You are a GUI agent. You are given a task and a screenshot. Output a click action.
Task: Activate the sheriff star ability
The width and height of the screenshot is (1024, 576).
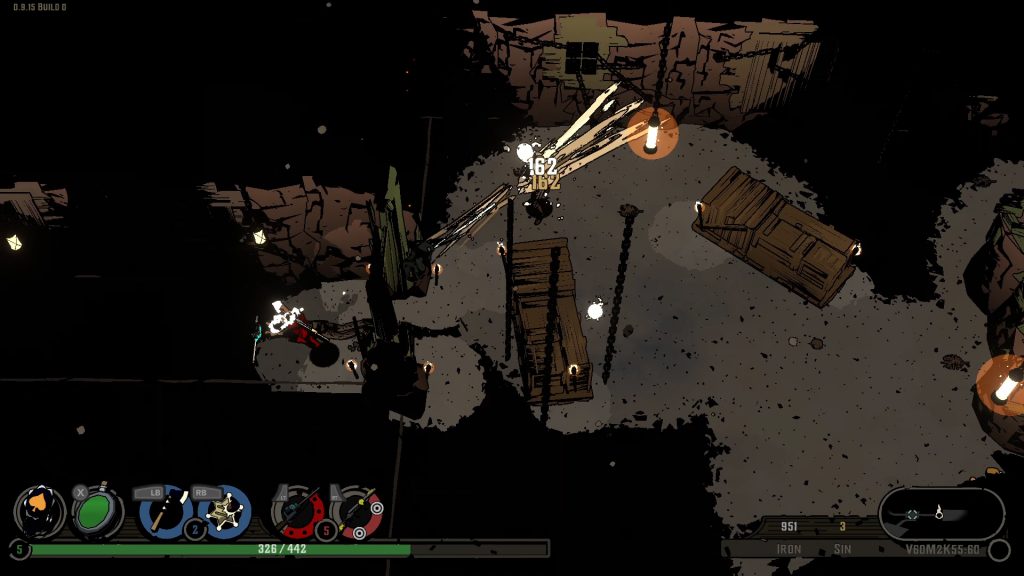(224, 510)
